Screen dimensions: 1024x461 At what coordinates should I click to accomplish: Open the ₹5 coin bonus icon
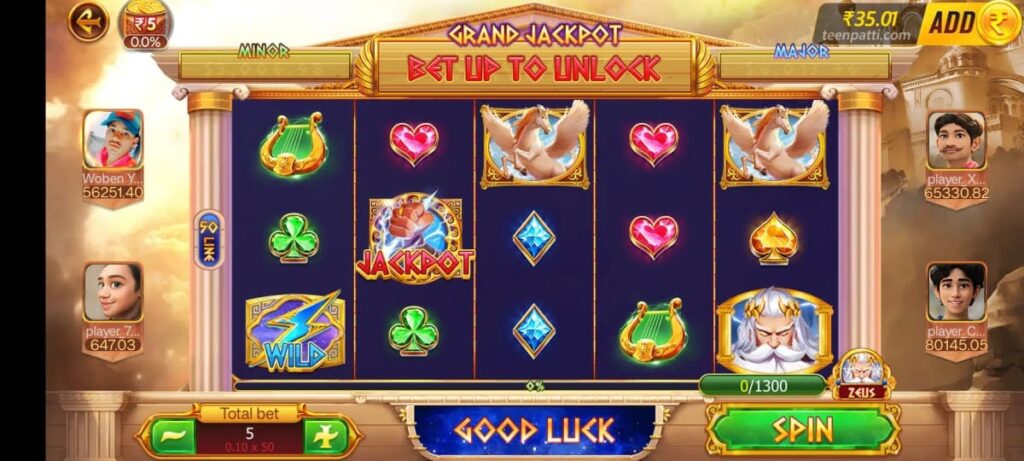pyautogui.click(x=145, y=23)
